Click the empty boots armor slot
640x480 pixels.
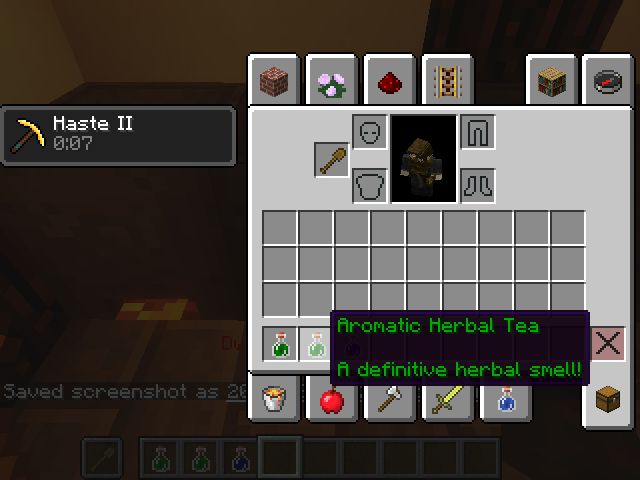pos(477,186)
